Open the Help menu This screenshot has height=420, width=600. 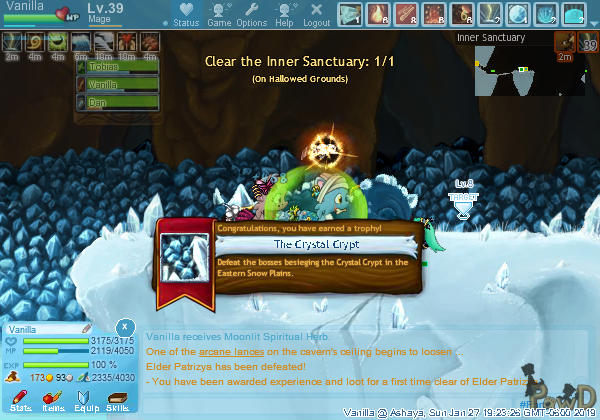click(x=284, y=14)
